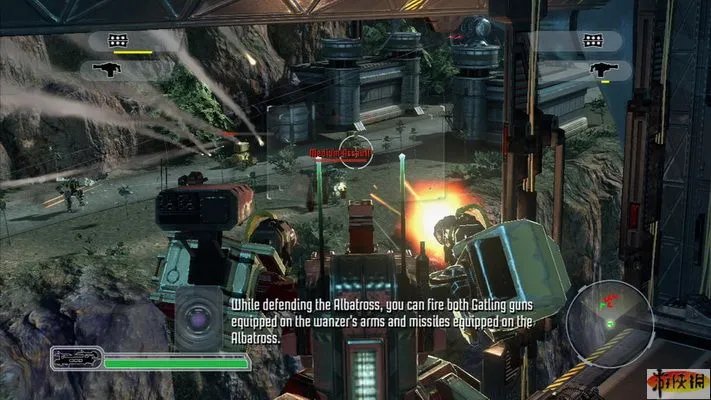Click the red enemy blip on the radar
Viewport: 711px width, 400px height.
[x=605, y=300]
